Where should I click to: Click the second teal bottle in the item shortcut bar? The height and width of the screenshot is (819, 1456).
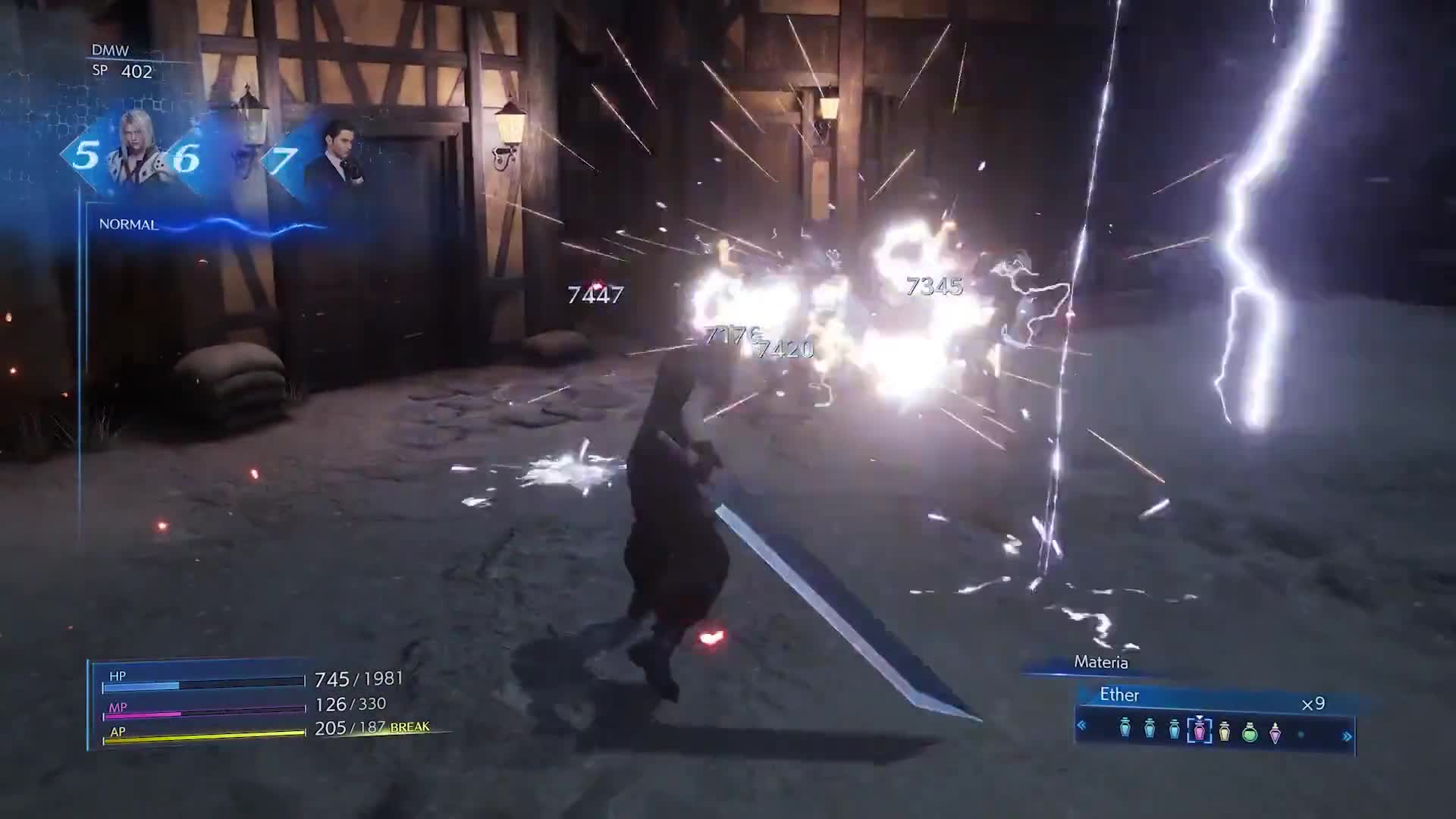(x=1150, y=730)
